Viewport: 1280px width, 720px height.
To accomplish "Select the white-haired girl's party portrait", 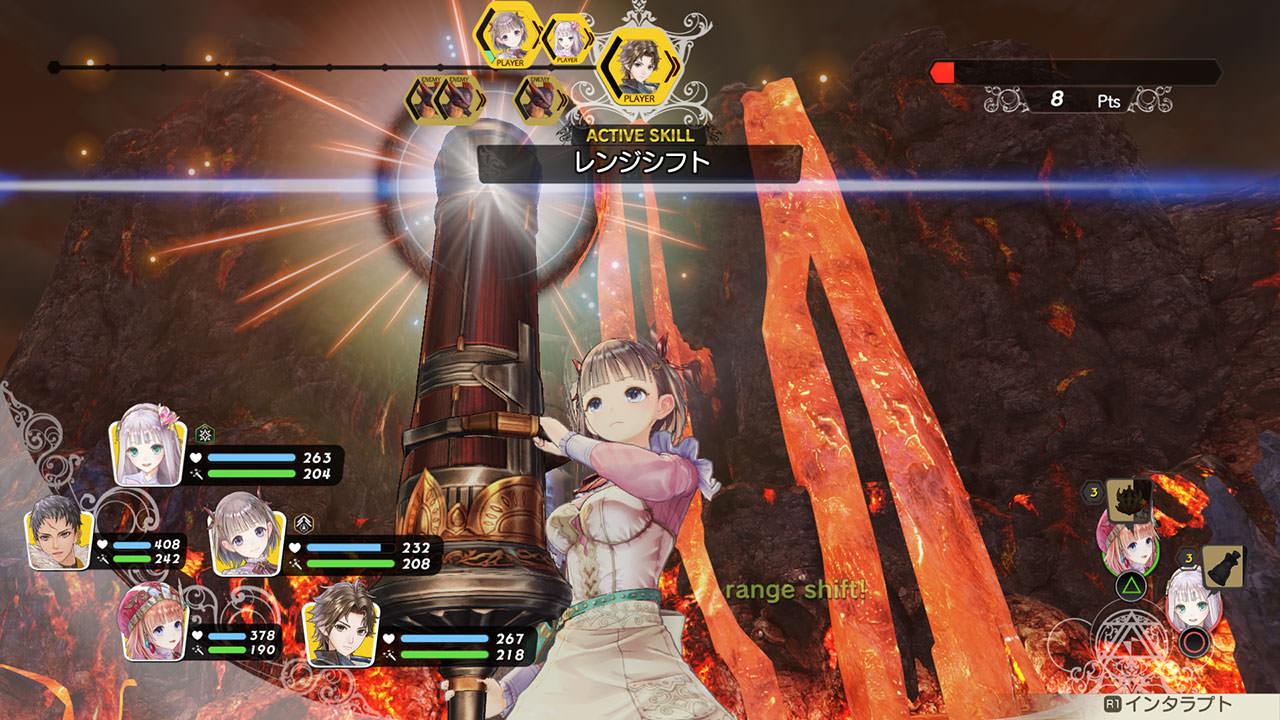I will click(149, 445).
